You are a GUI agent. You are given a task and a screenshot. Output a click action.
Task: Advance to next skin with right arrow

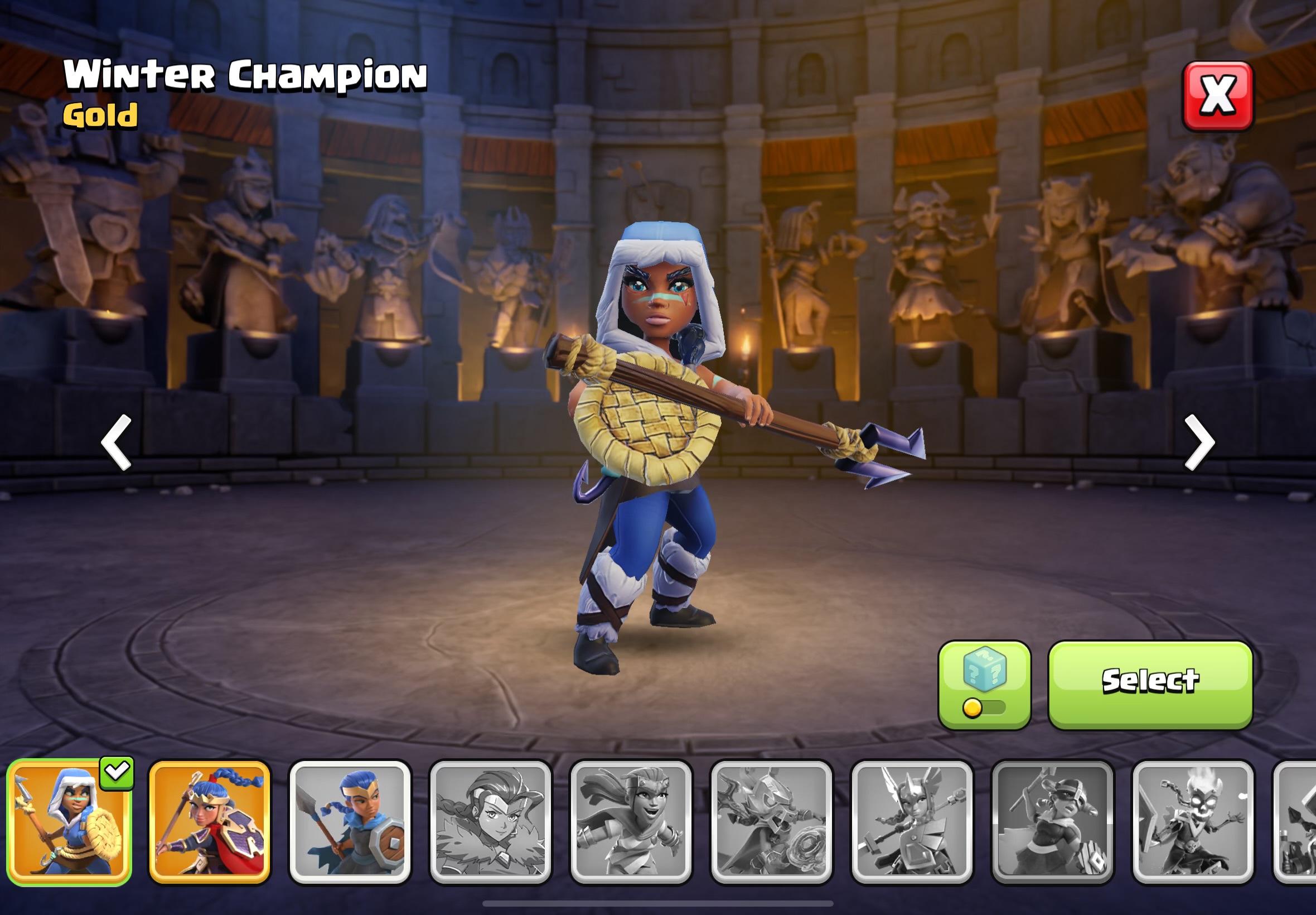[1199, 442]
